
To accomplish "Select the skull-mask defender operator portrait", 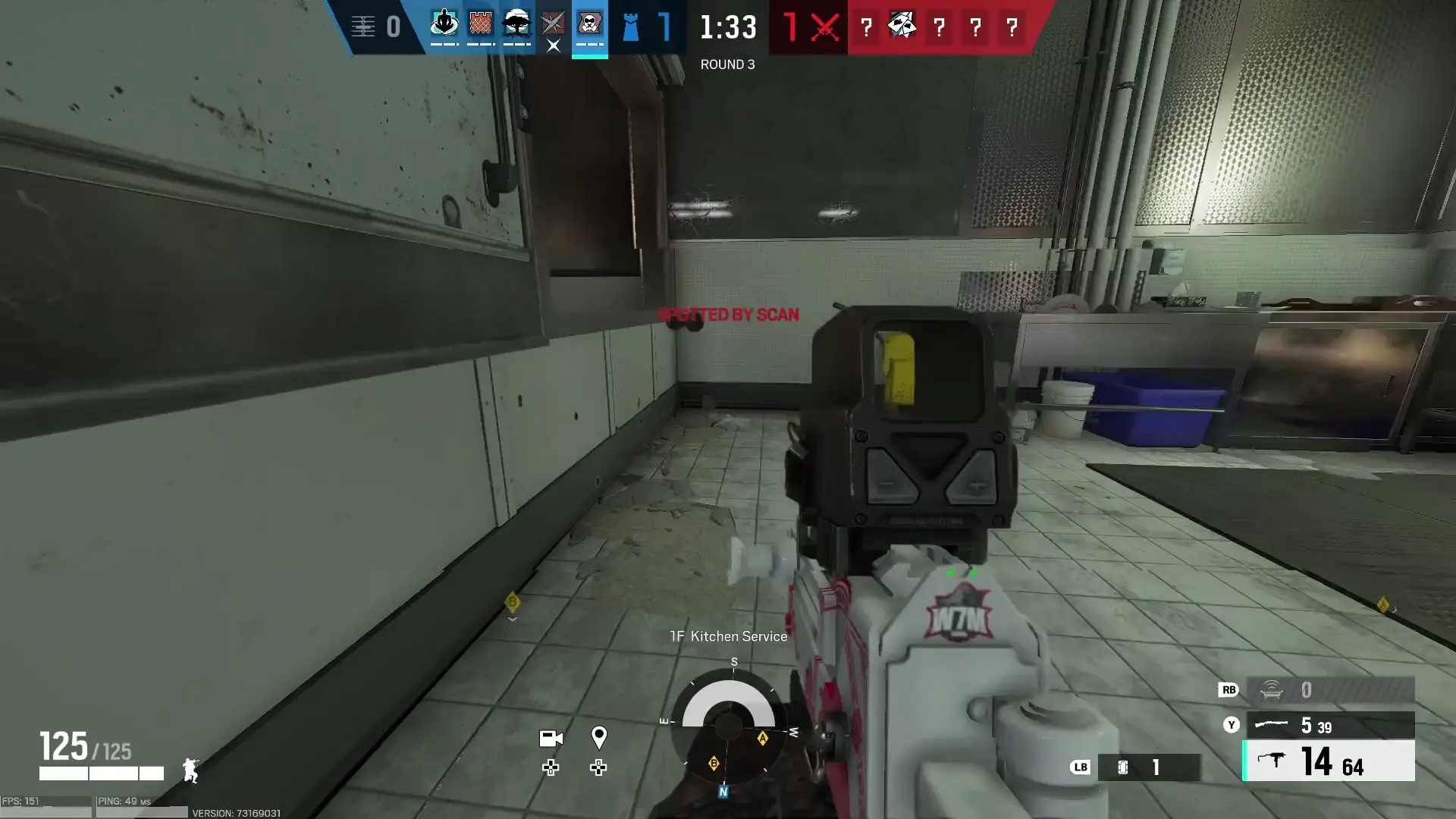I will [x=590, y=23].
